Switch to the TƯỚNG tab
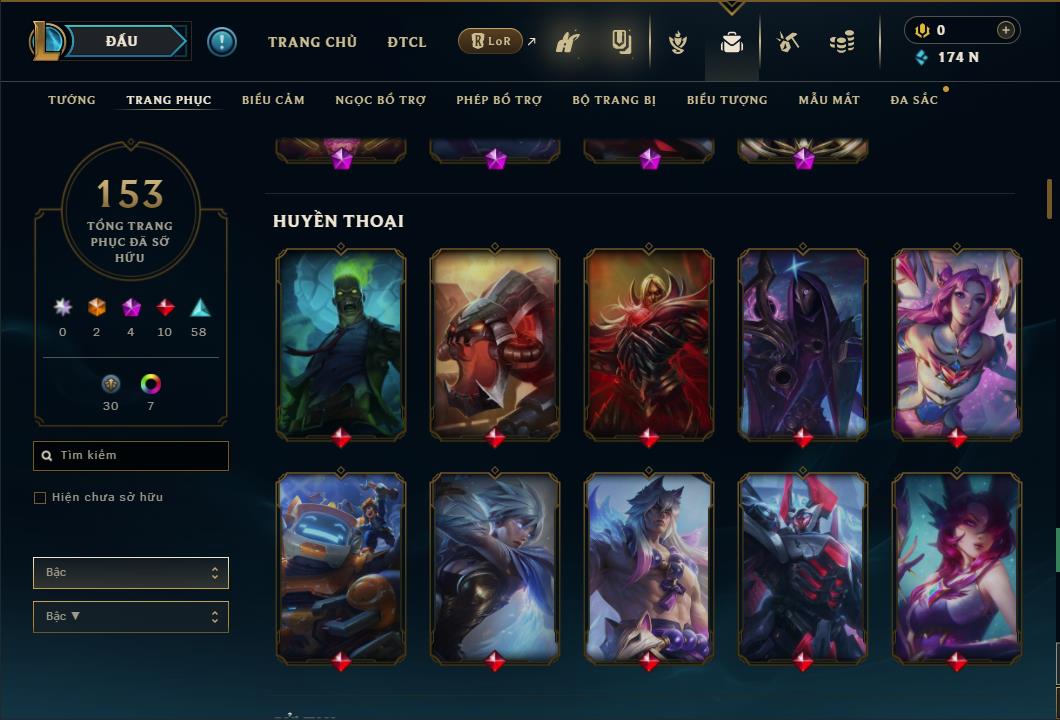The height and width of the screenshot is (720, 1060). pos(72,100)
